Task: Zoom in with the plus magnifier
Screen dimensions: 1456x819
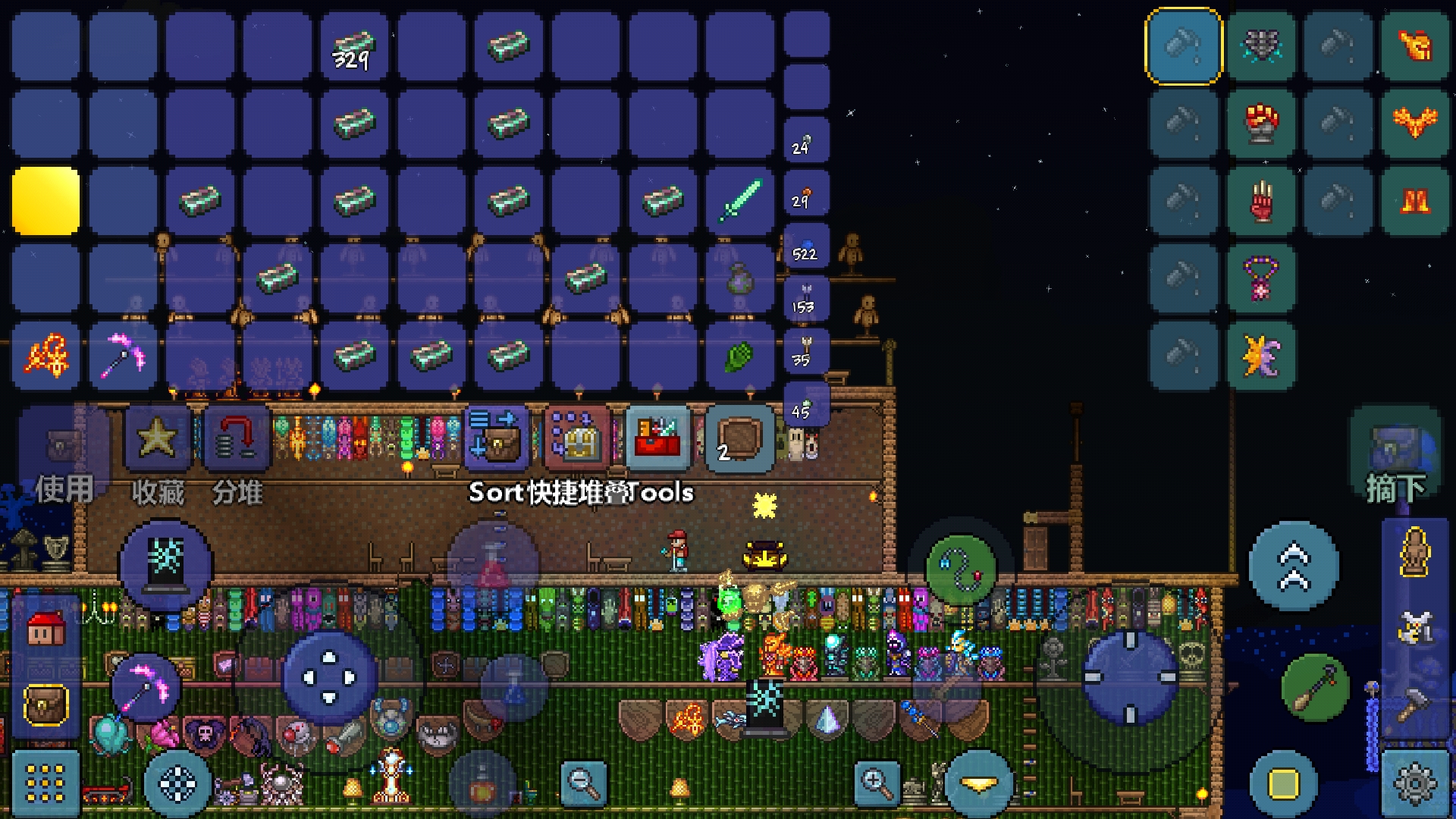Action: click(876, 783)
